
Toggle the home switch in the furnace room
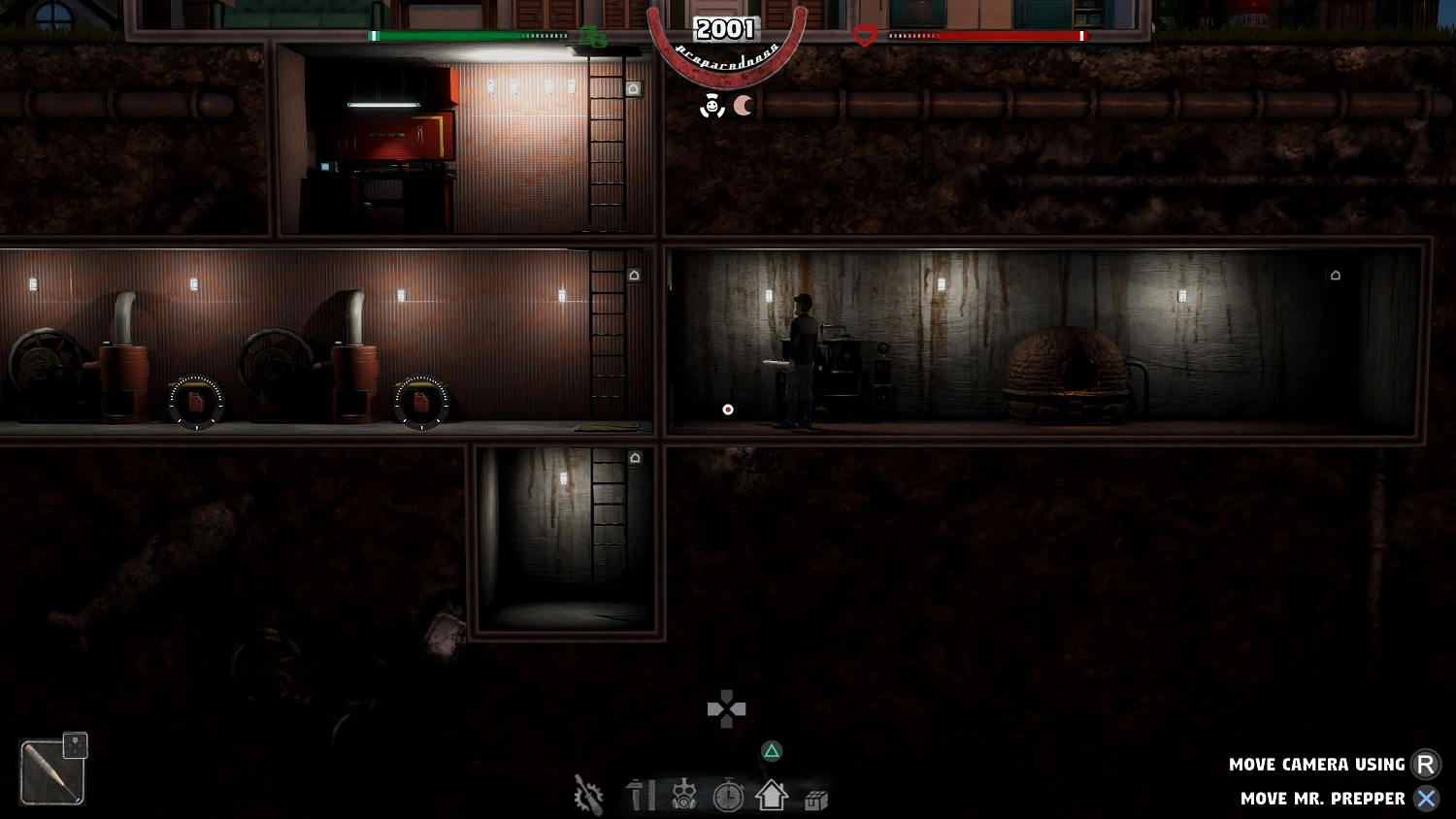tap(1335, 275)
